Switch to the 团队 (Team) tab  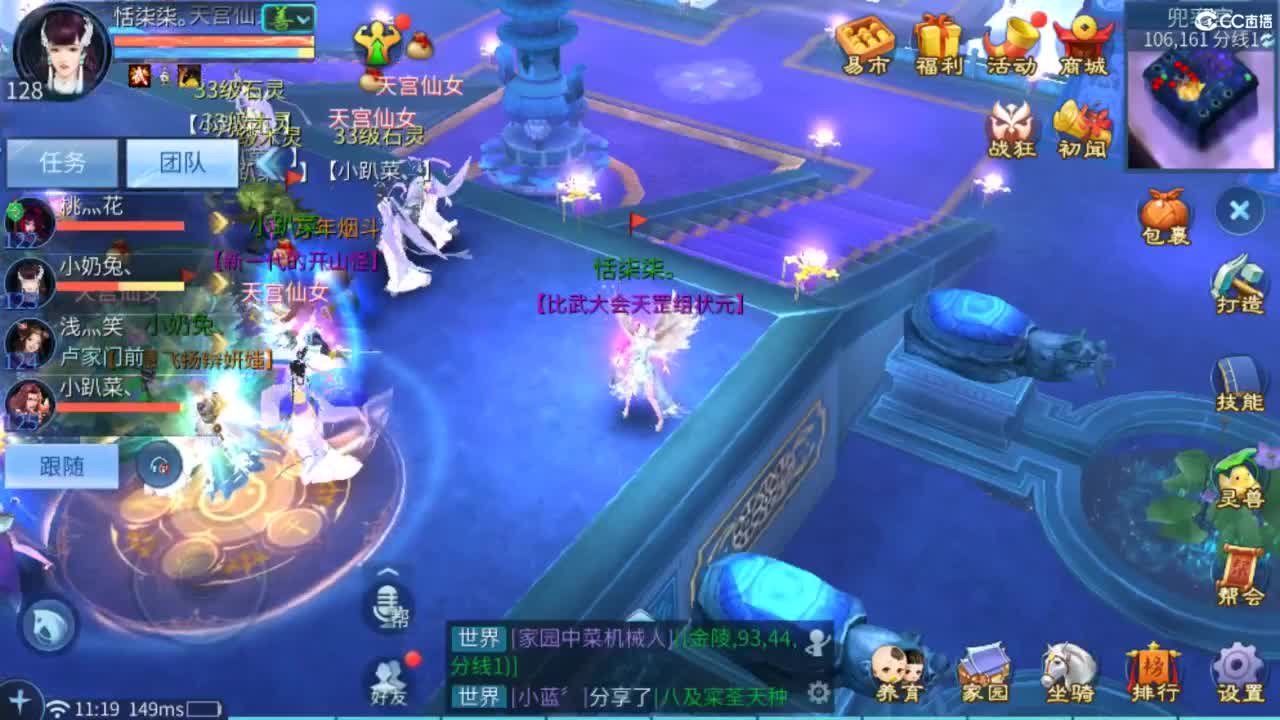[x=182, y=161]
